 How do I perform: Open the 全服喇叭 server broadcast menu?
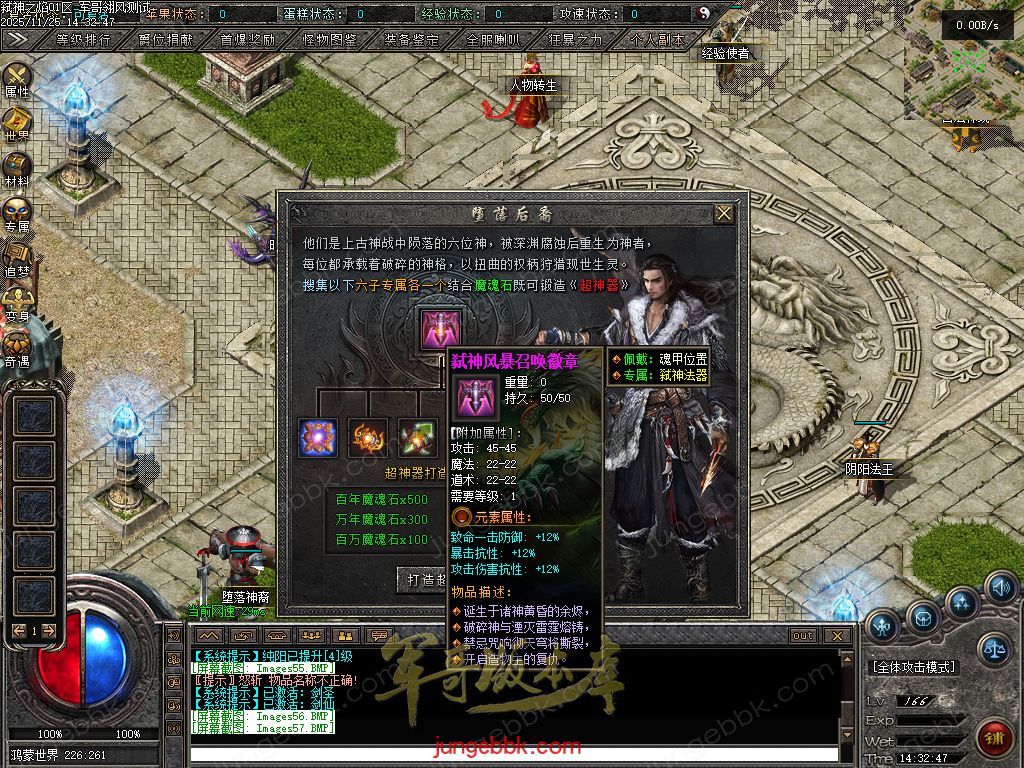pyautogui.click(x=494, y=40)
